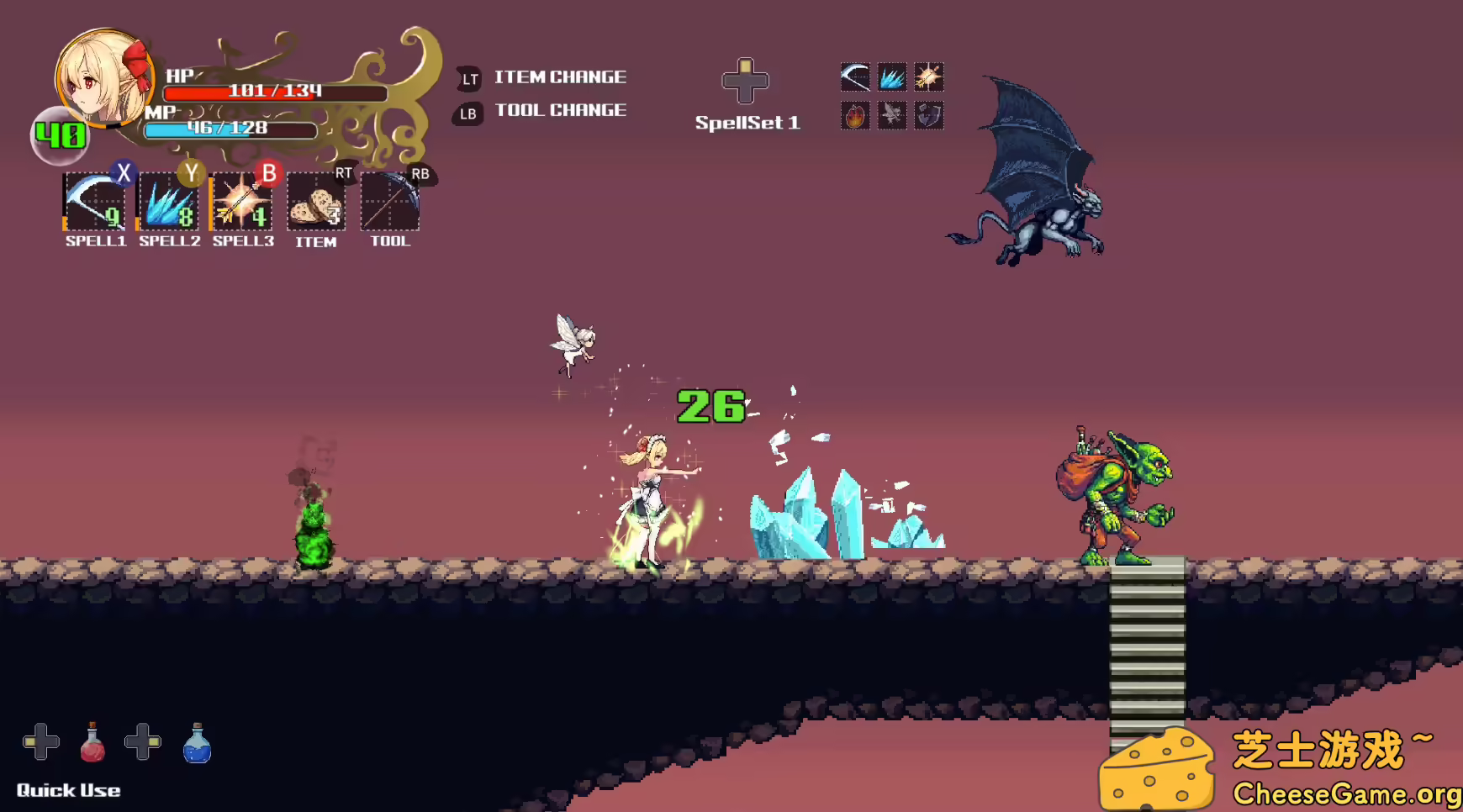1463x812 pixels.
Task: Click the shield spell icon in SpellSet 1 grid
Action: tap(931, 115)
